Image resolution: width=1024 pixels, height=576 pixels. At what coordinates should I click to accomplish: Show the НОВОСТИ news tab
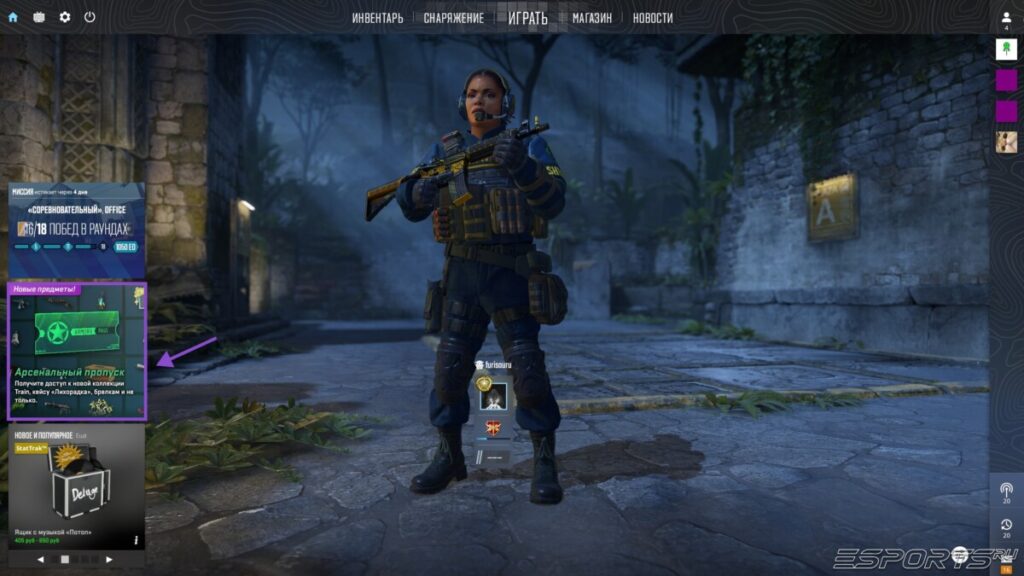652,18
